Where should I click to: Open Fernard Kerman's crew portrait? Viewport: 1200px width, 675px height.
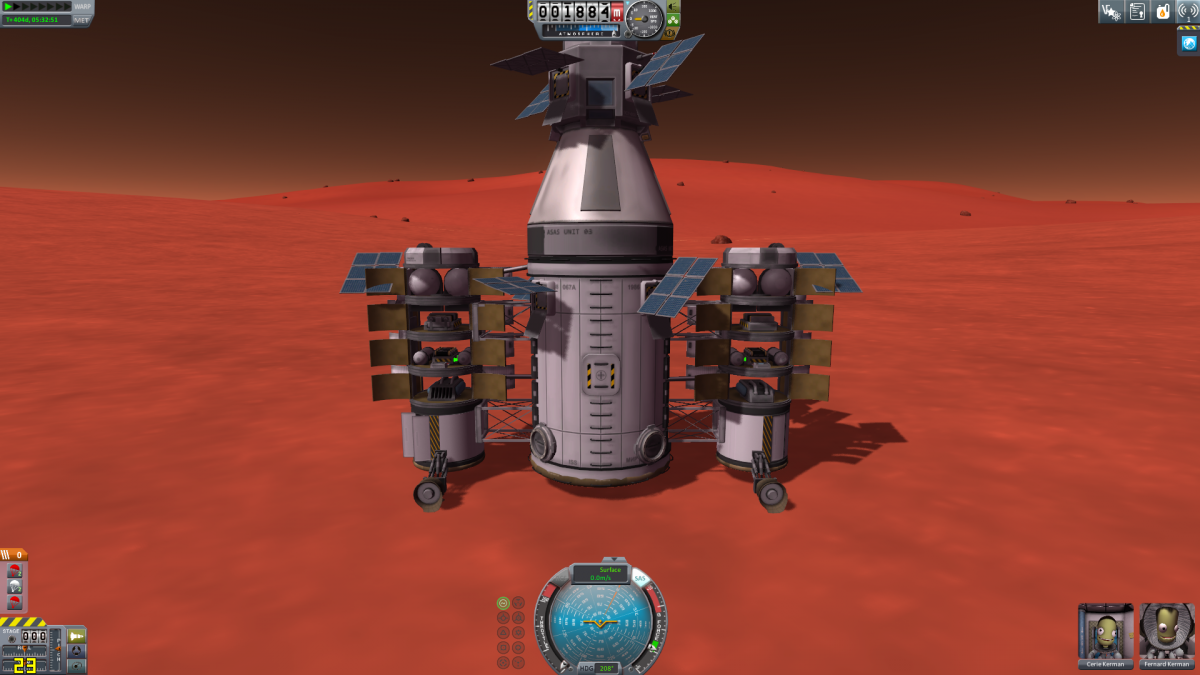click(1166, 631)
